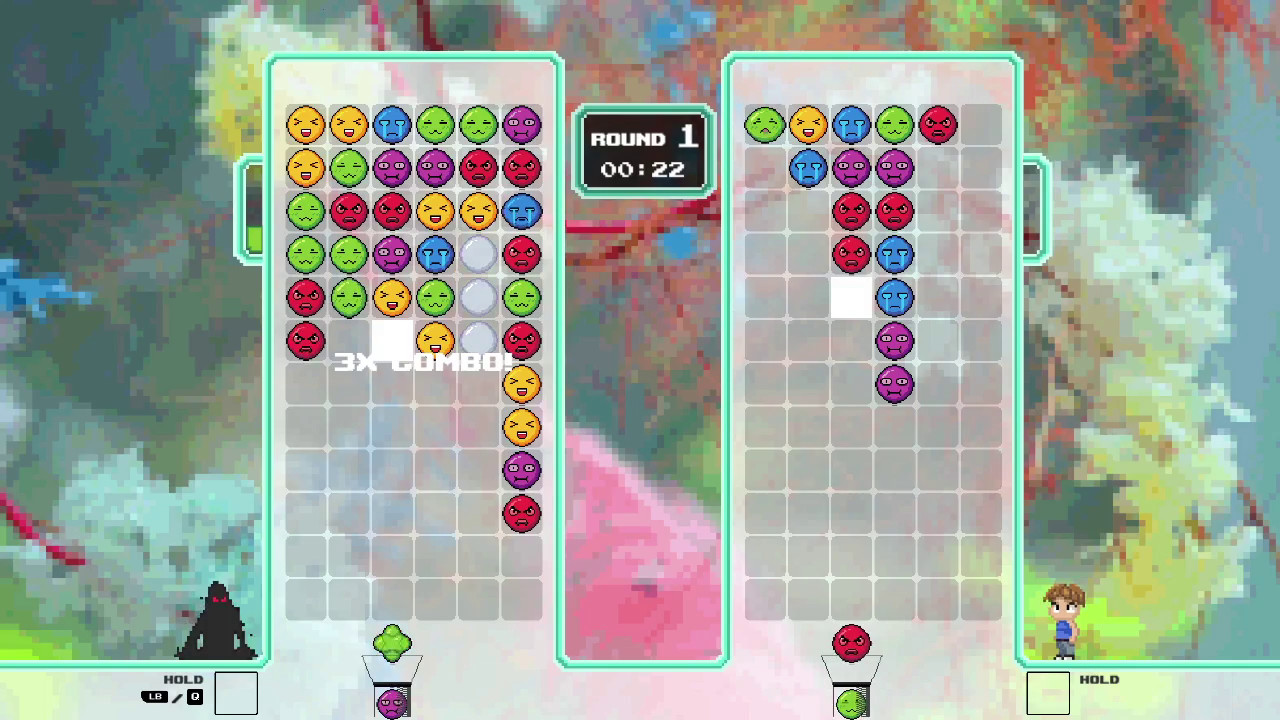
Task: Select the purple emoji at the bottom of the right column
Action: click(894, 383)
